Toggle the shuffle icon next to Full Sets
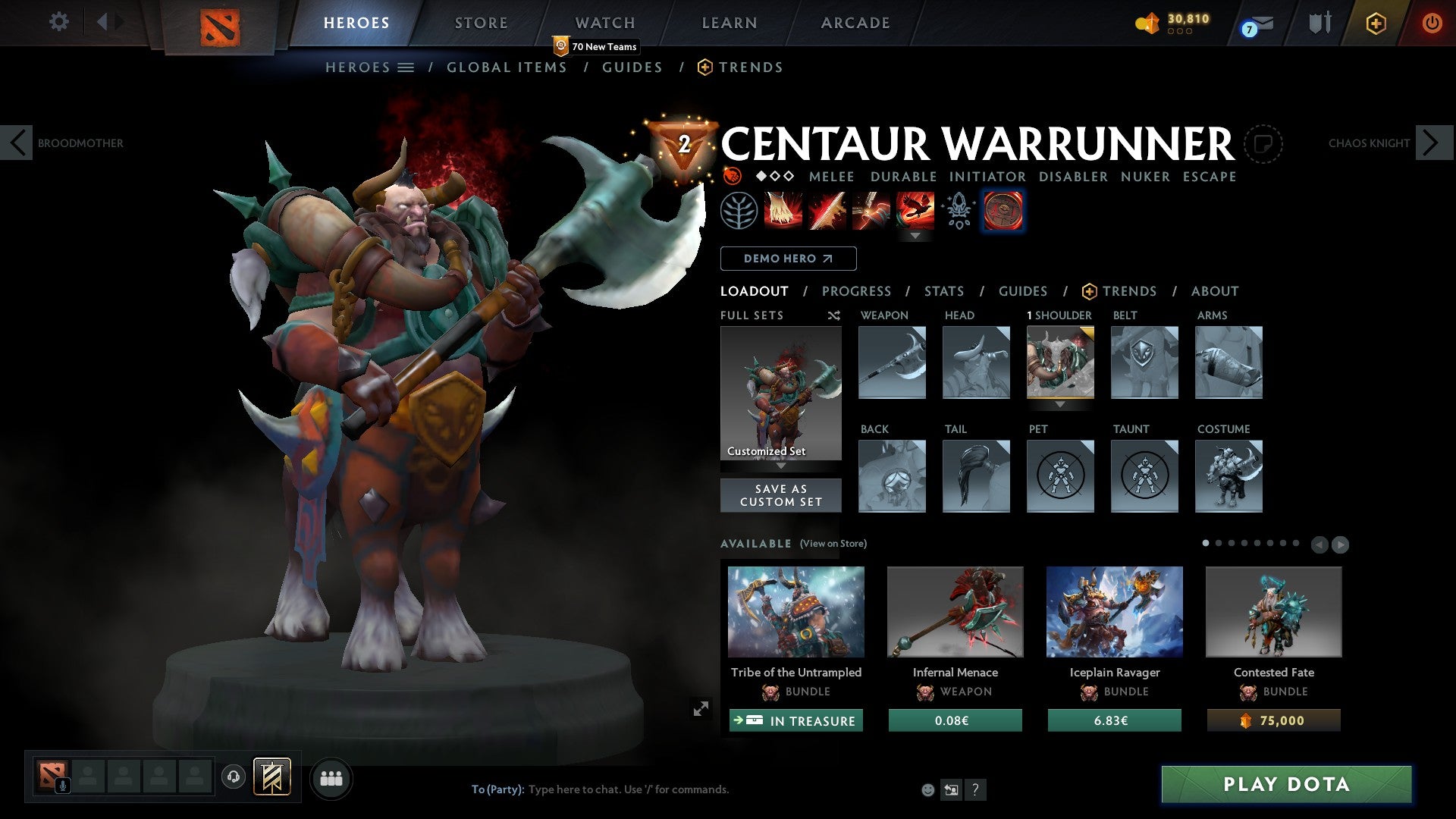This screenshot has height=819, width=1456. pyautogui.click(x=834, y=315)
